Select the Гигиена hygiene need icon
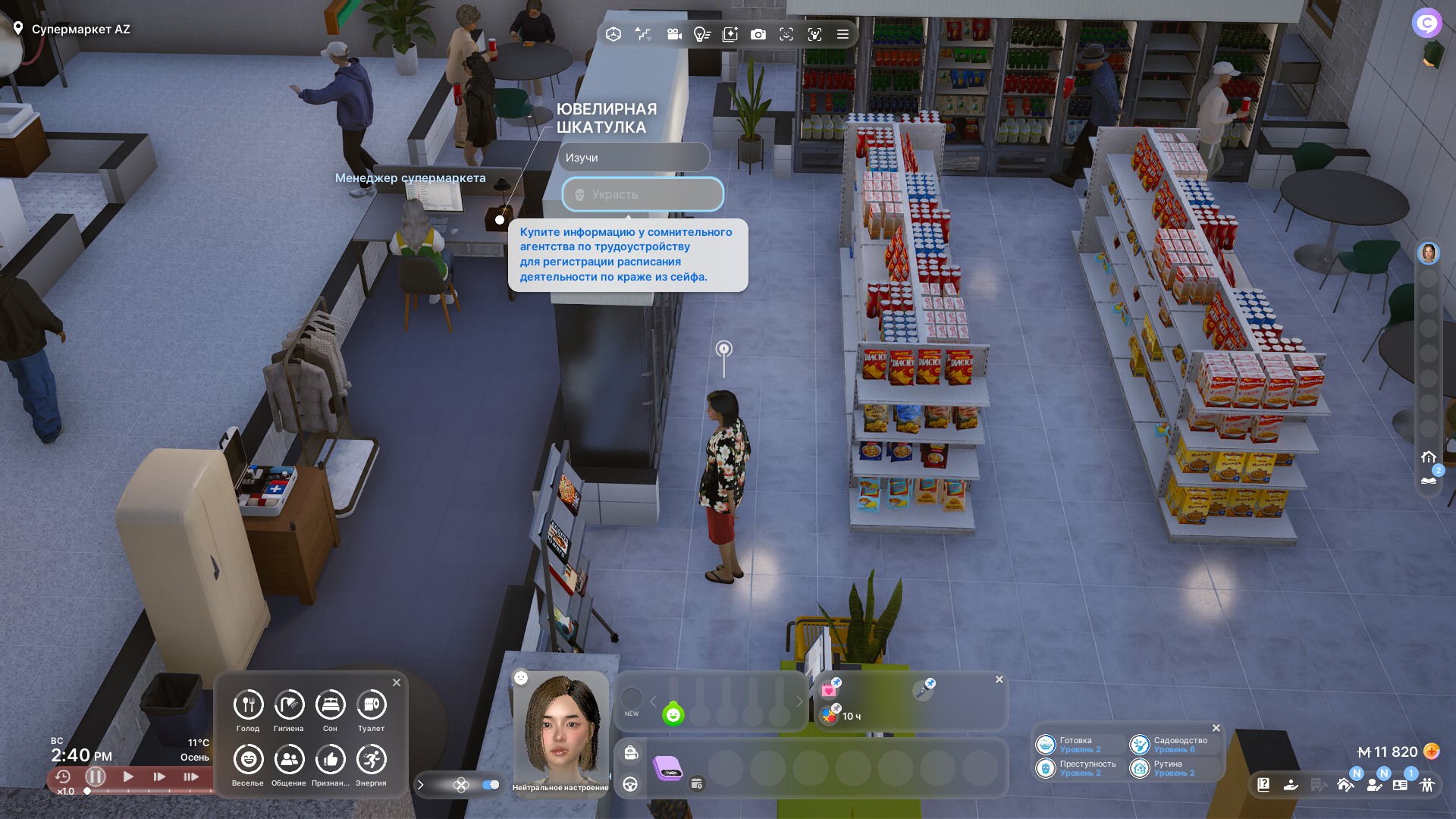 [289, 705]
